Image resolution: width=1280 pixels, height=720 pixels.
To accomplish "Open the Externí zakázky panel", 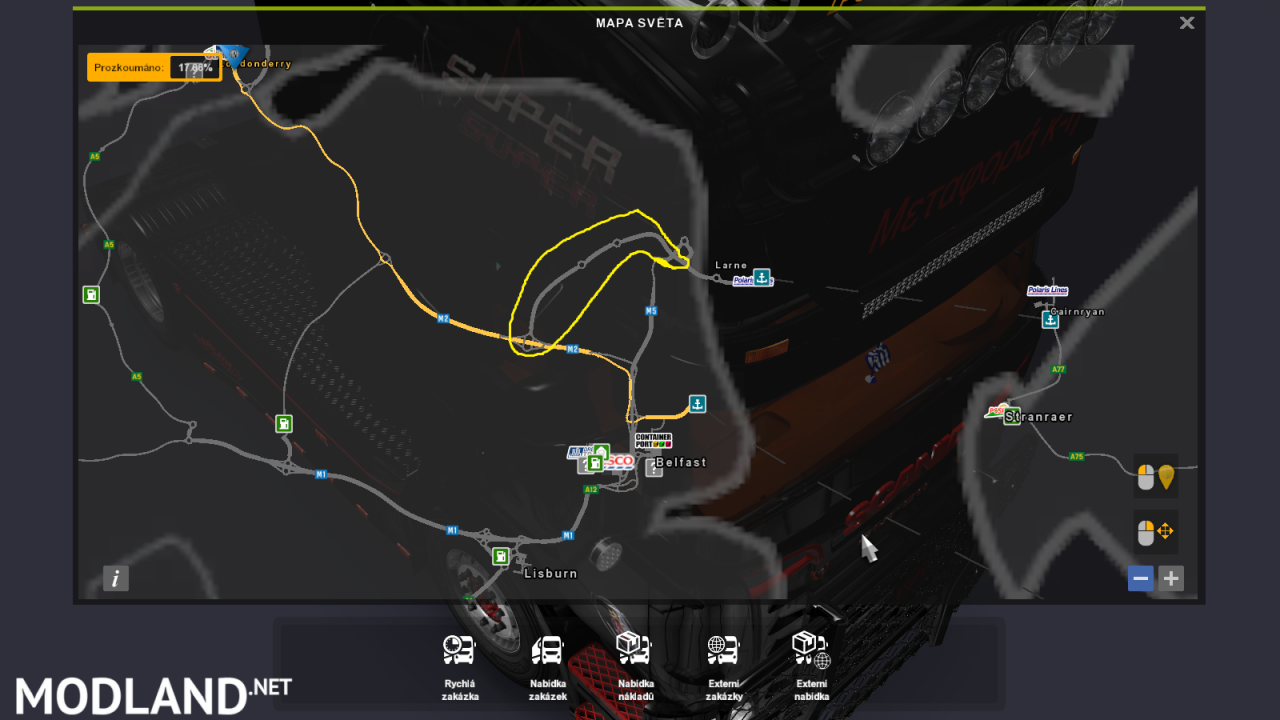I will tap(722, 649).
